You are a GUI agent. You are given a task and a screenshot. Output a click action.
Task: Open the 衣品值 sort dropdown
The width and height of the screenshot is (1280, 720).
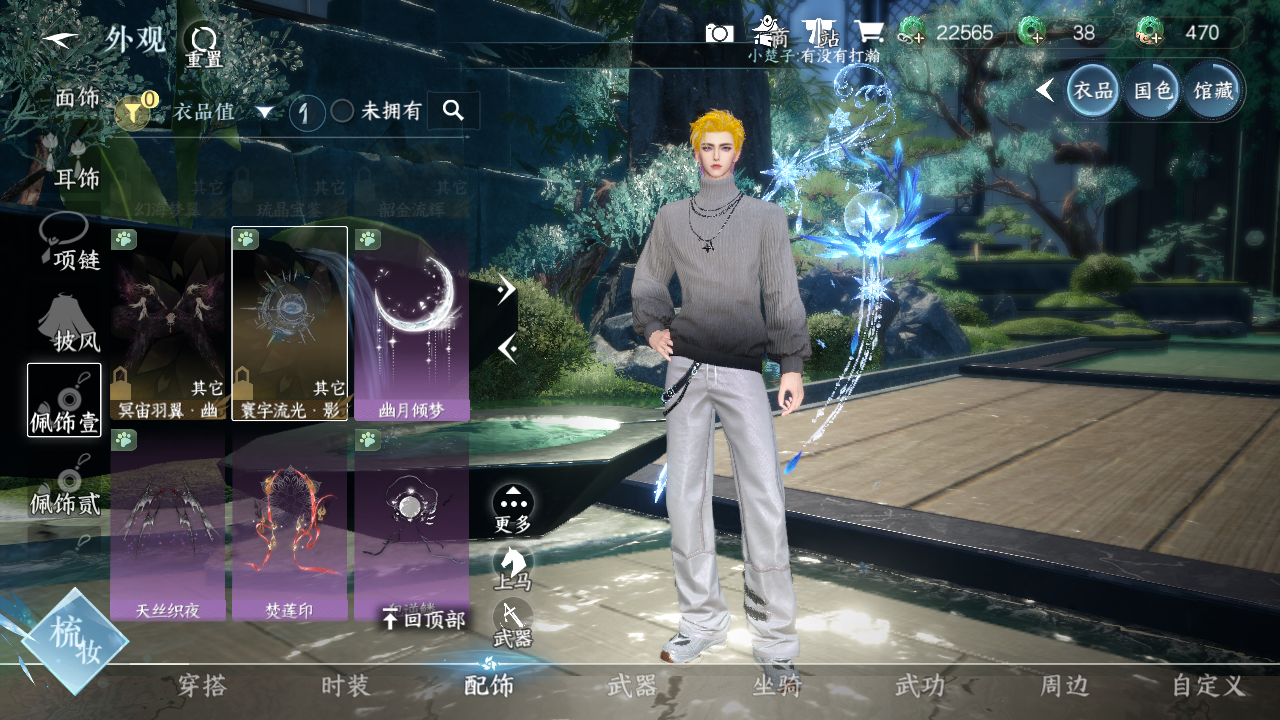[223, 112]
